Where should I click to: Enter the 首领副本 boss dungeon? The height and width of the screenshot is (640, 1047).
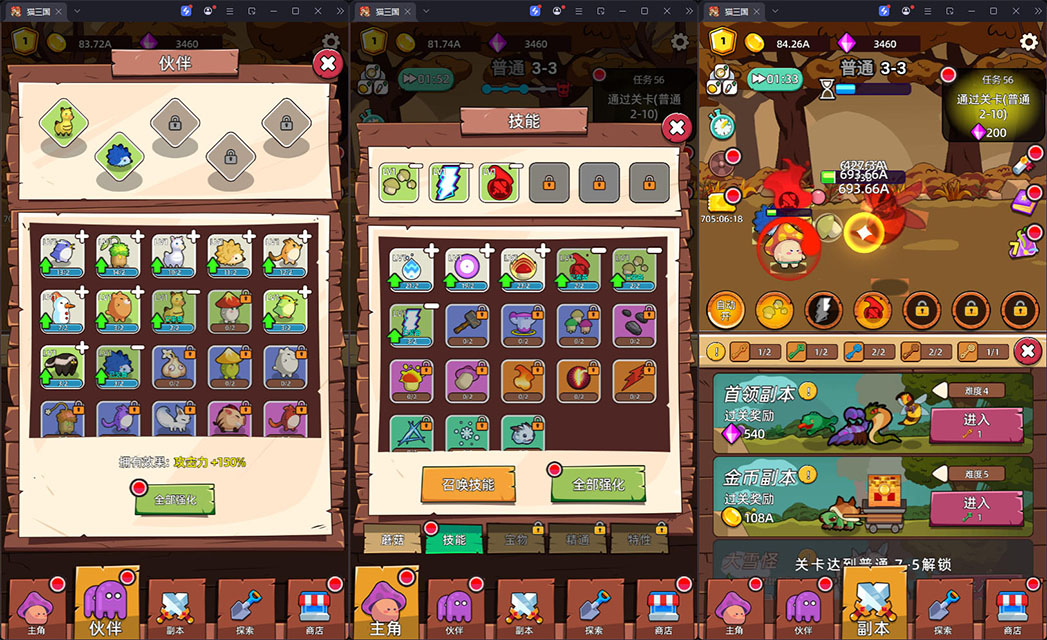tap(975, 424)
